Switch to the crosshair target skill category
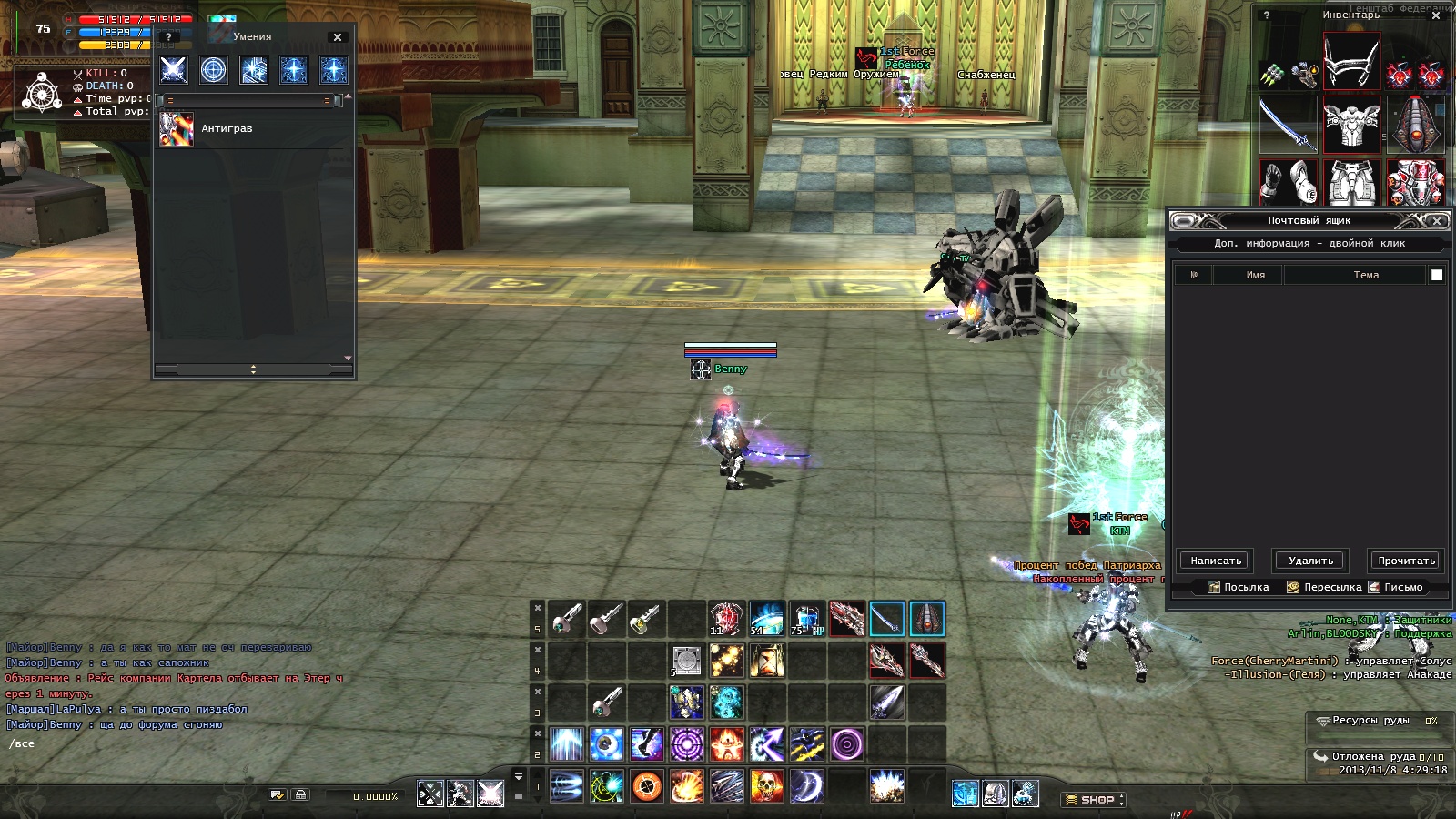The image size is (1456, 819). [x=214, y=70]
